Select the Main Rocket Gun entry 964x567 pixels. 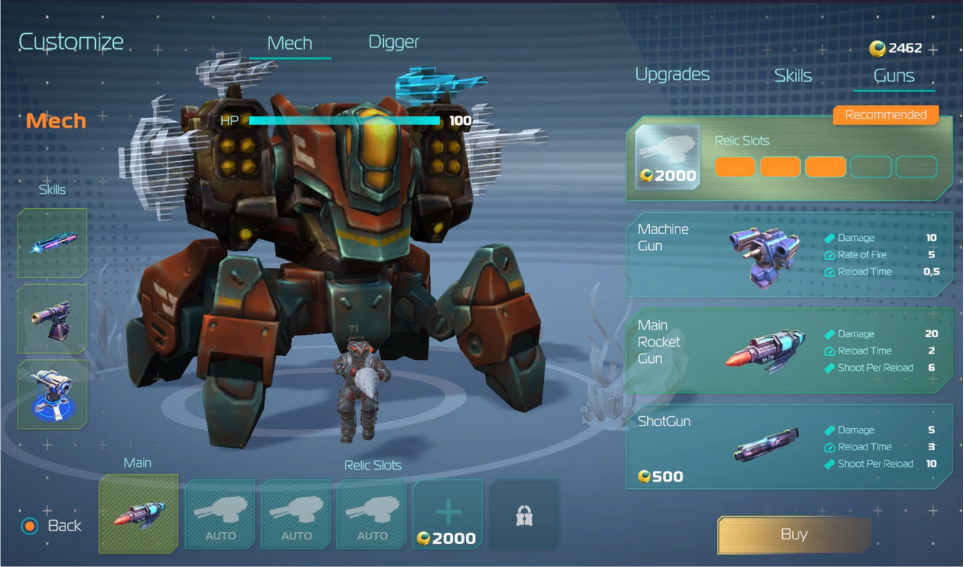click(789, 350)
